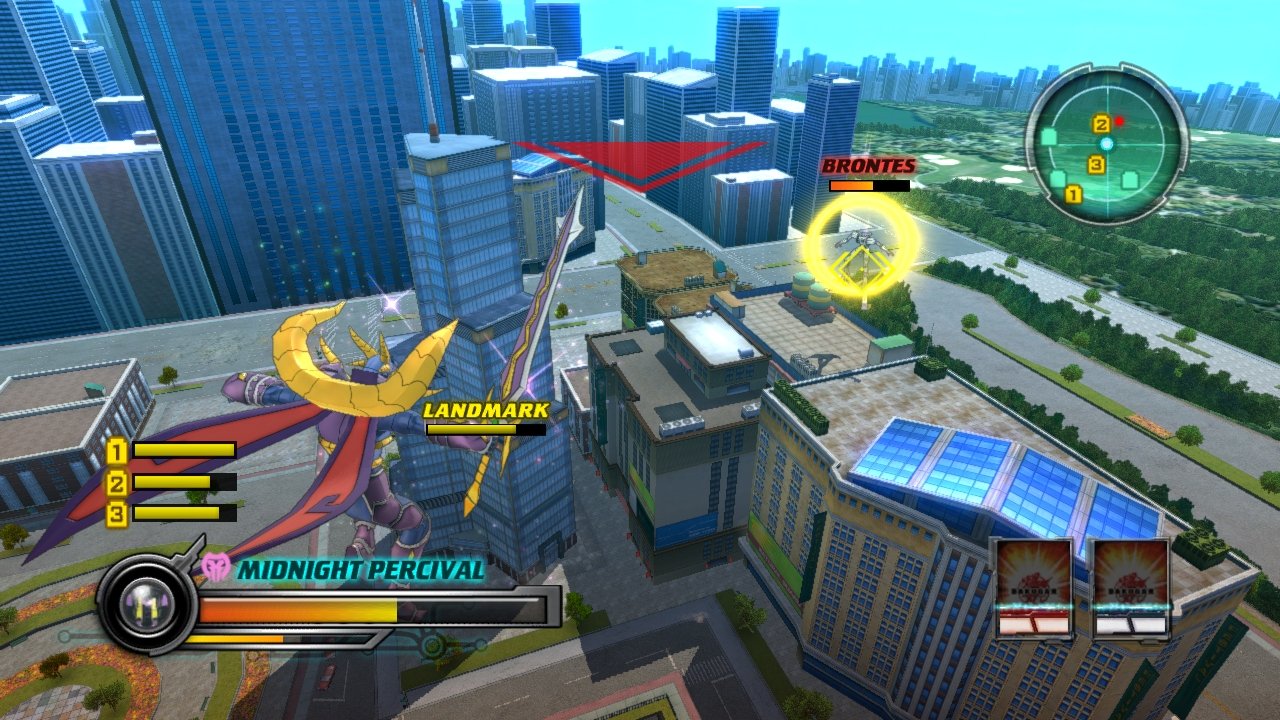
Task: Click the MIDNIGHT PERCIVAL name text
Action: 358,570
